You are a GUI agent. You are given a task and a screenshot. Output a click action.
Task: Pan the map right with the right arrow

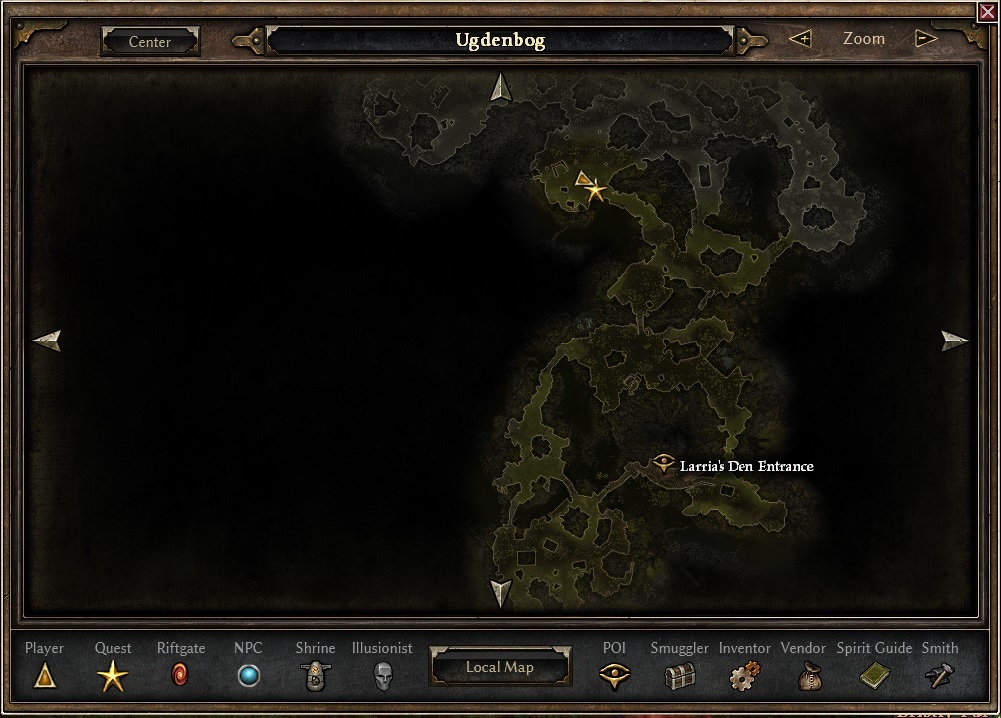pyautogui.click(x=954, y=341)
